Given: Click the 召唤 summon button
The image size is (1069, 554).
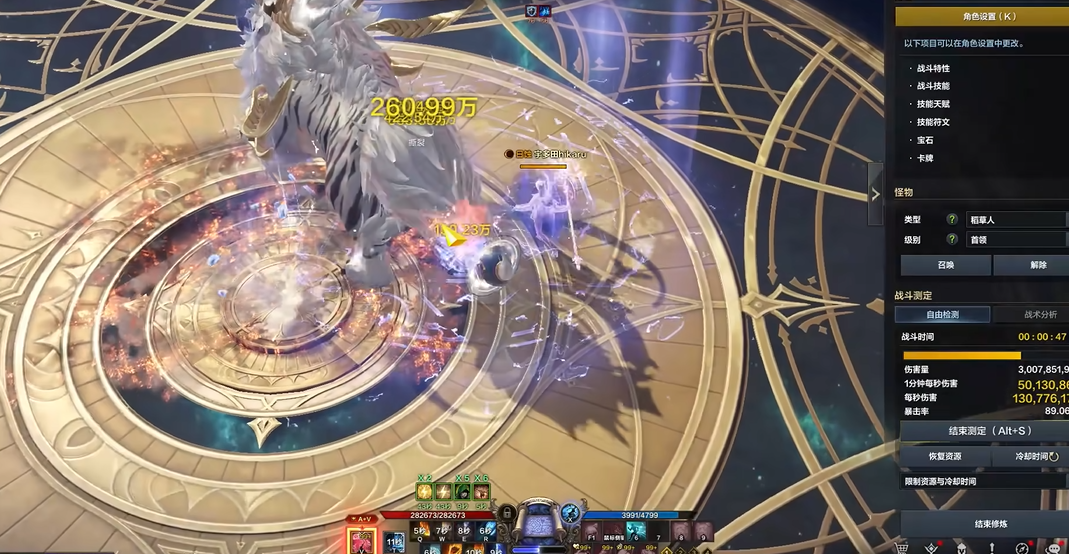Looking at the screenshot, I should [945, 265].
